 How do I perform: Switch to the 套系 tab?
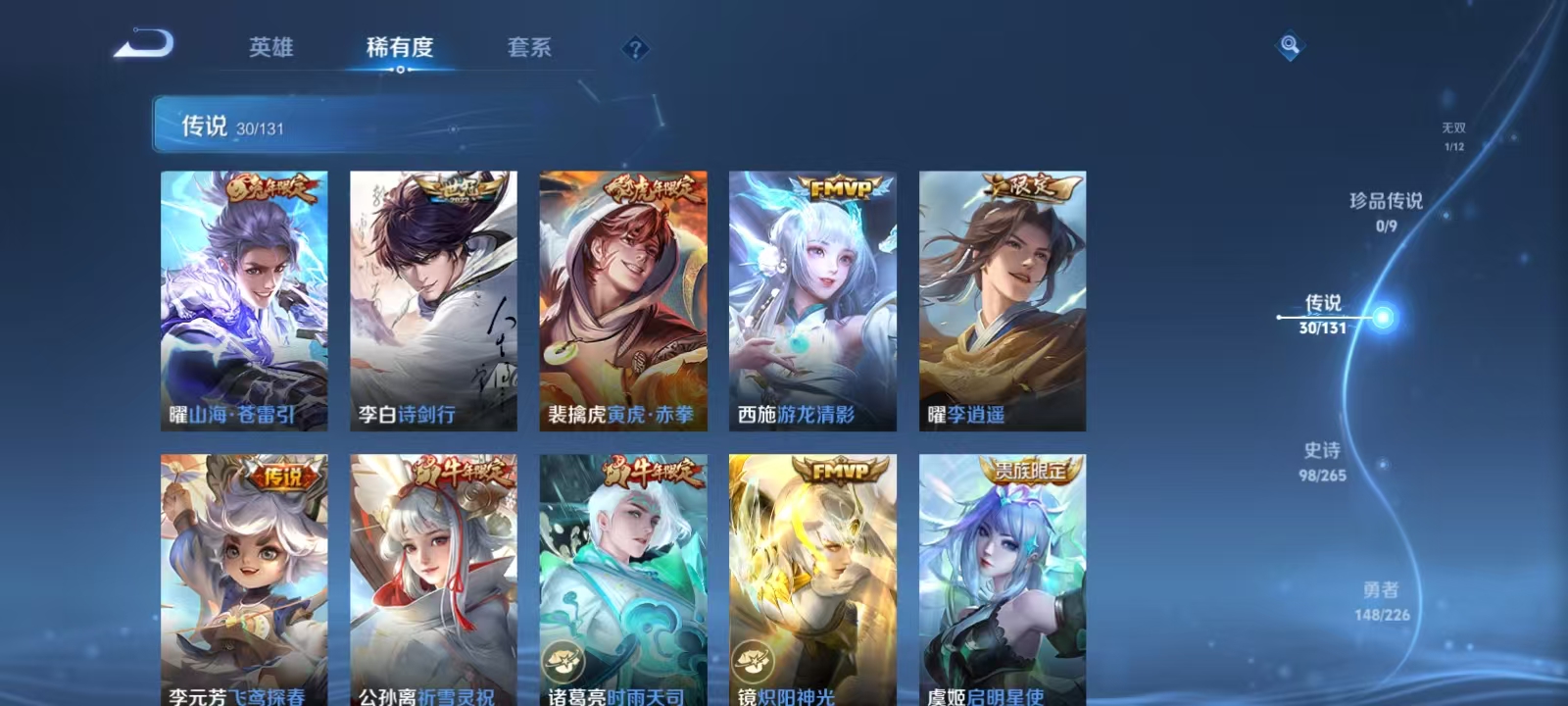coord(530,47)
